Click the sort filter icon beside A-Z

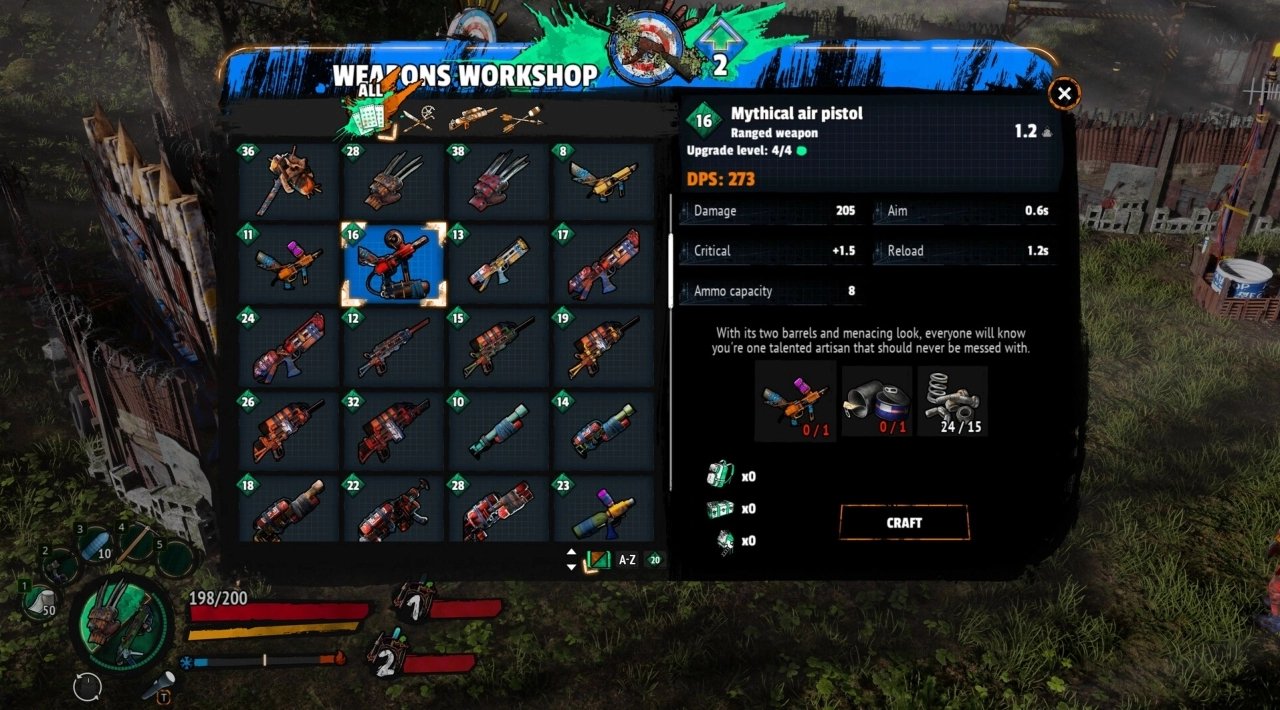click(x=598, y=560)
